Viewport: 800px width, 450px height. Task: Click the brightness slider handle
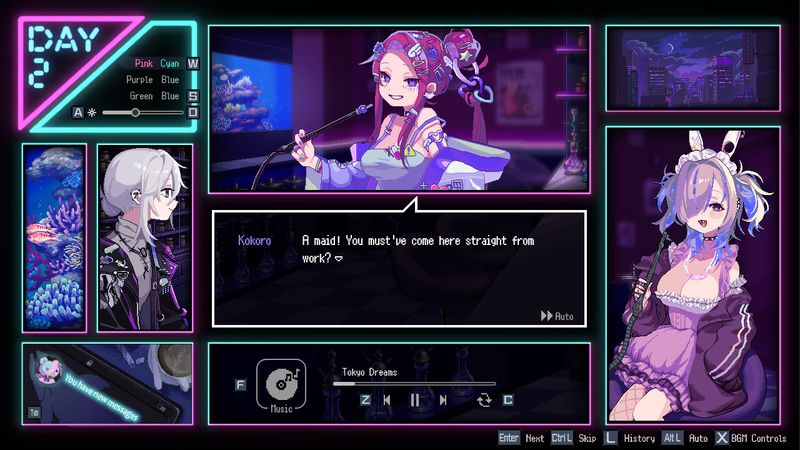[x=135, y=113]
